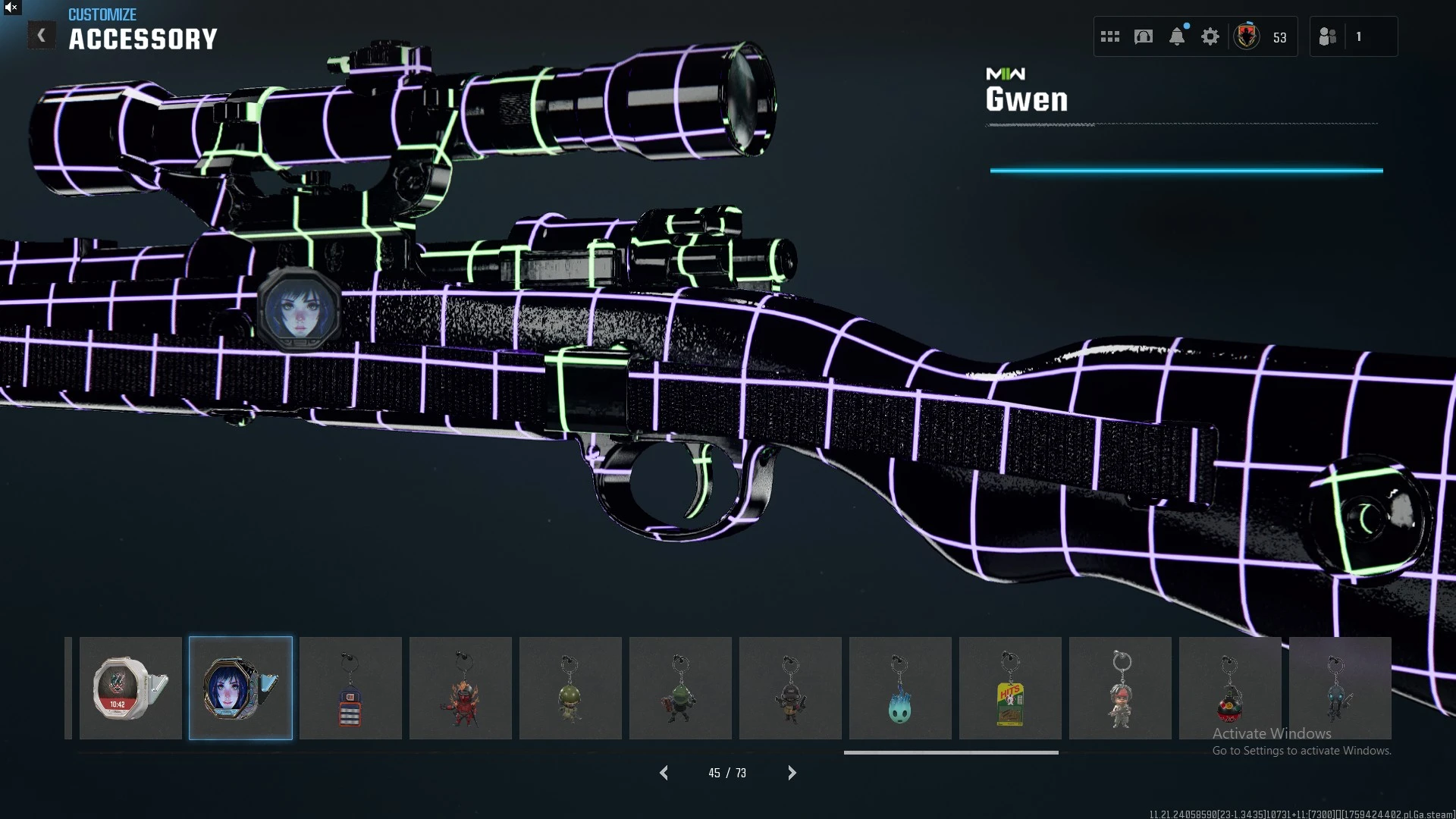Open the party and social panel
The height and width of the screenshot is (819, 1456).
coord(1328,36)
